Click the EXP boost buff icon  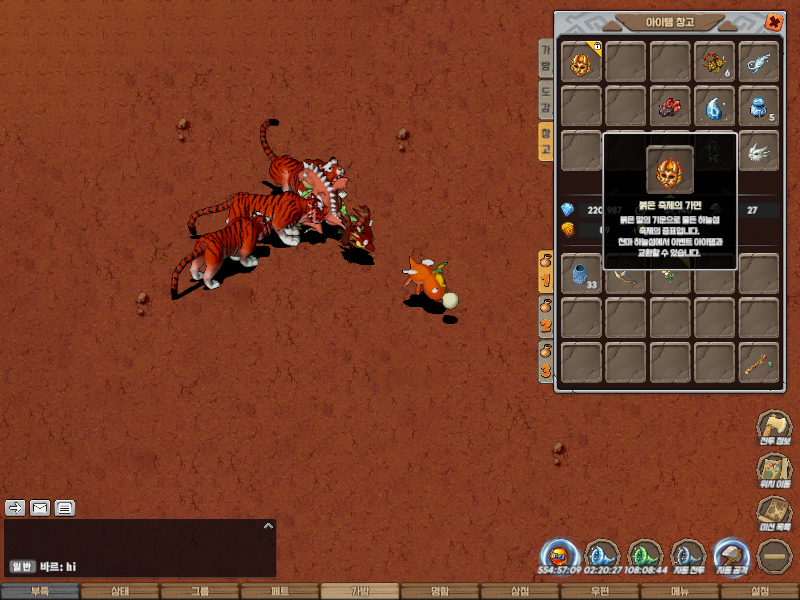click(x=559, y=556)
